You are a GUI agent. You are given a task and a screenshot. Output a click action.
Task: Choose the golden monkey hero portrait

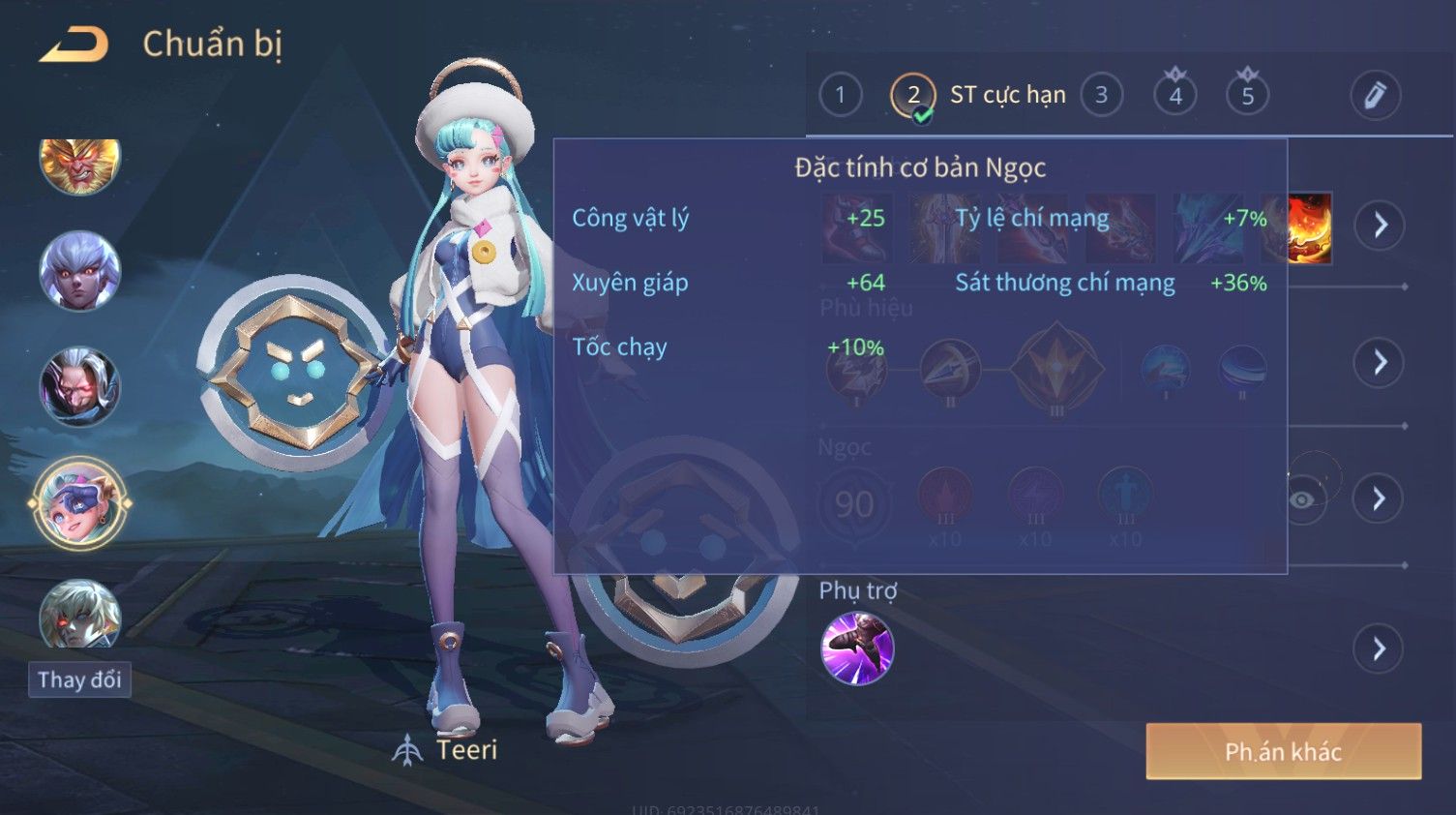point(79,163)
